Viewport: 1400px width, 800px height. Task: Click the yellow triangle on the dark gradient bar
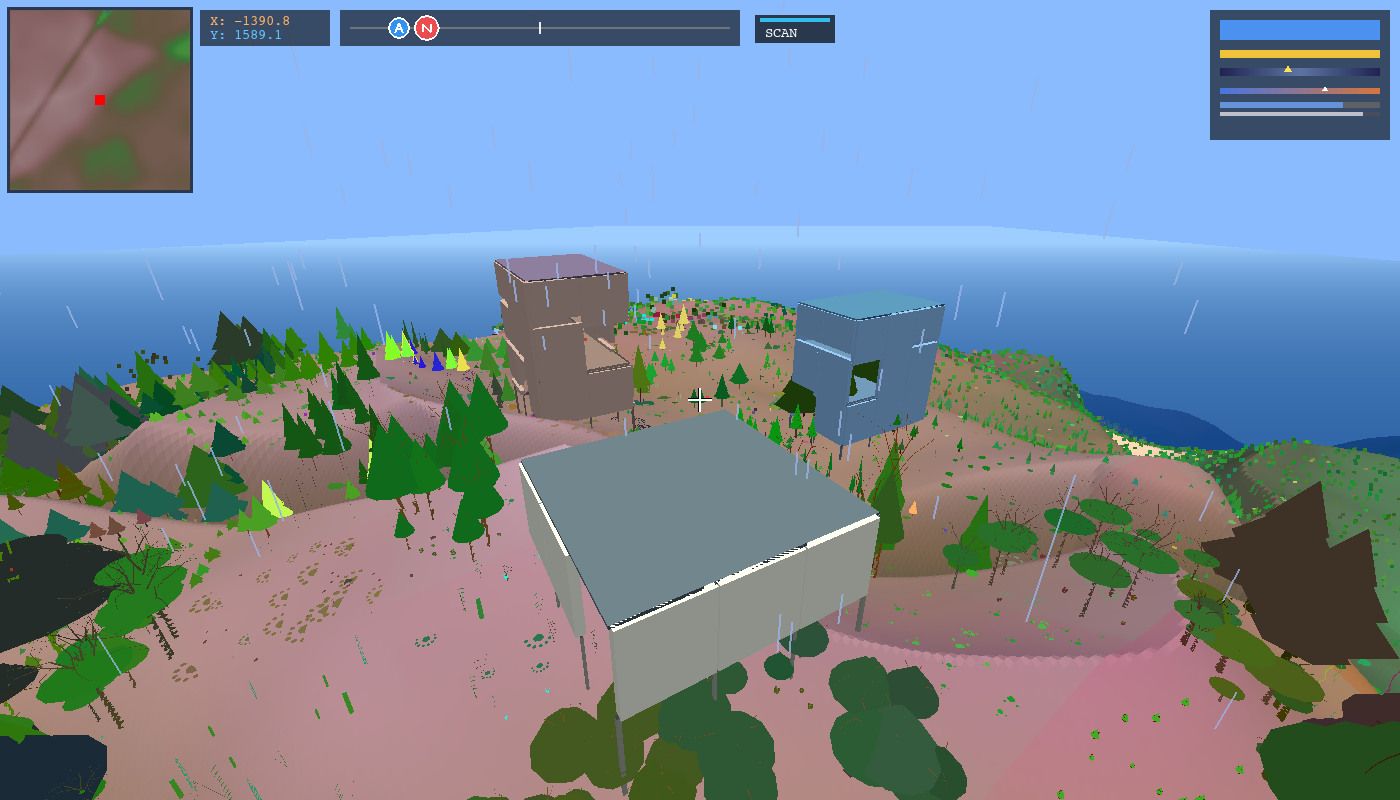[1288, 69]
